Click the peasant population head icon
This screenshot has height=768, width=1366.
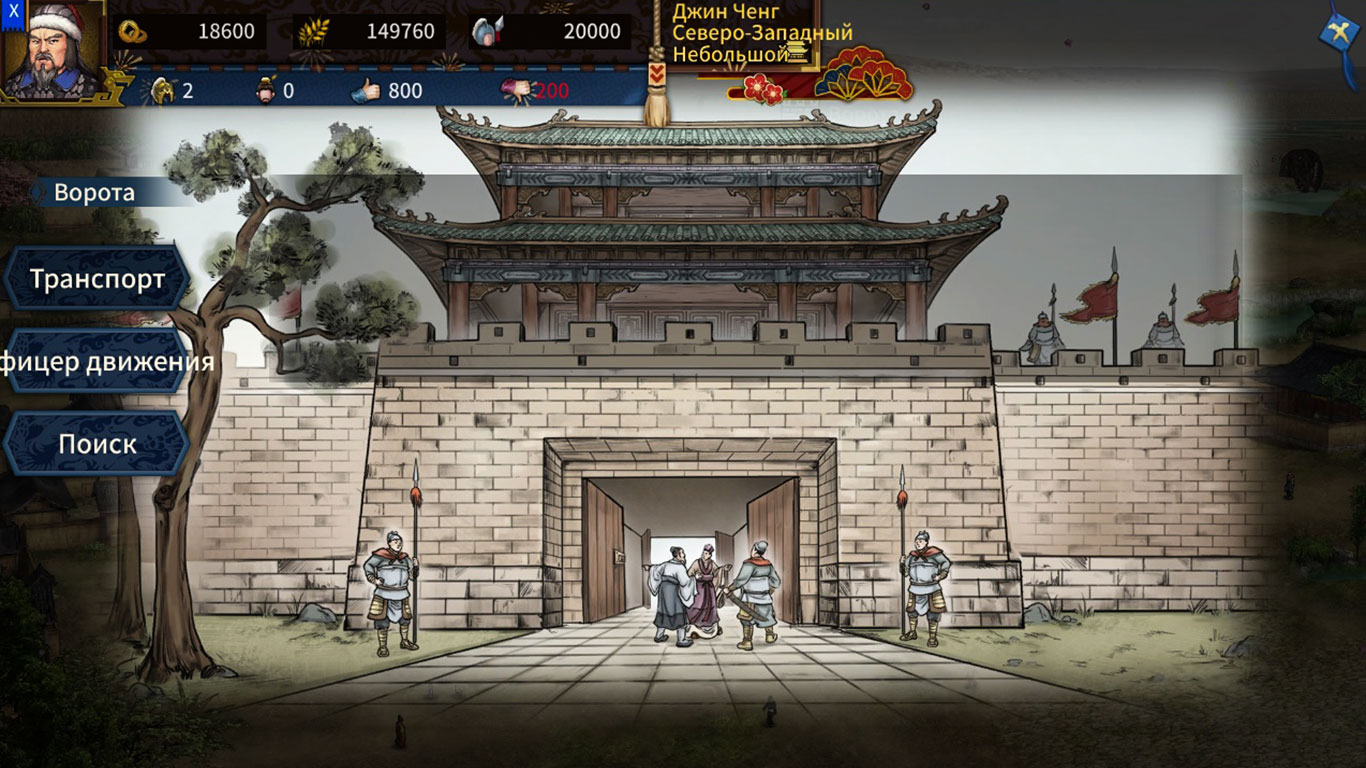pyautogui.click(x=266, y=90)
